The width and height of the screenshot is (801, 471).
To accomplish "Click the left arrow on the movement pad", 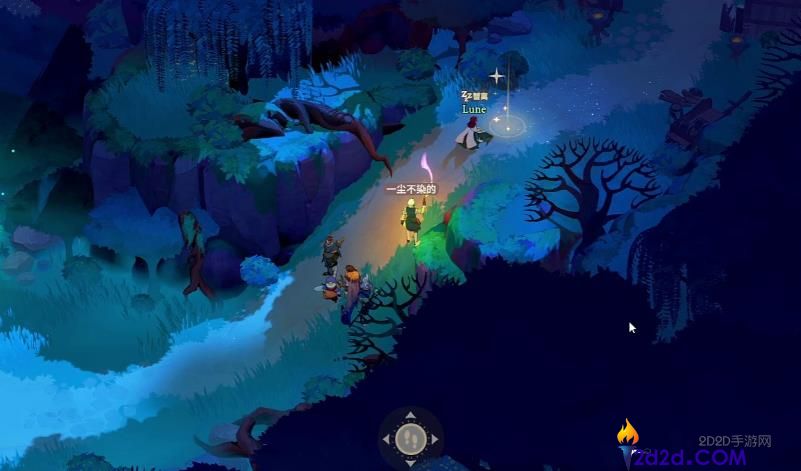I will click(x=386, y=439).
